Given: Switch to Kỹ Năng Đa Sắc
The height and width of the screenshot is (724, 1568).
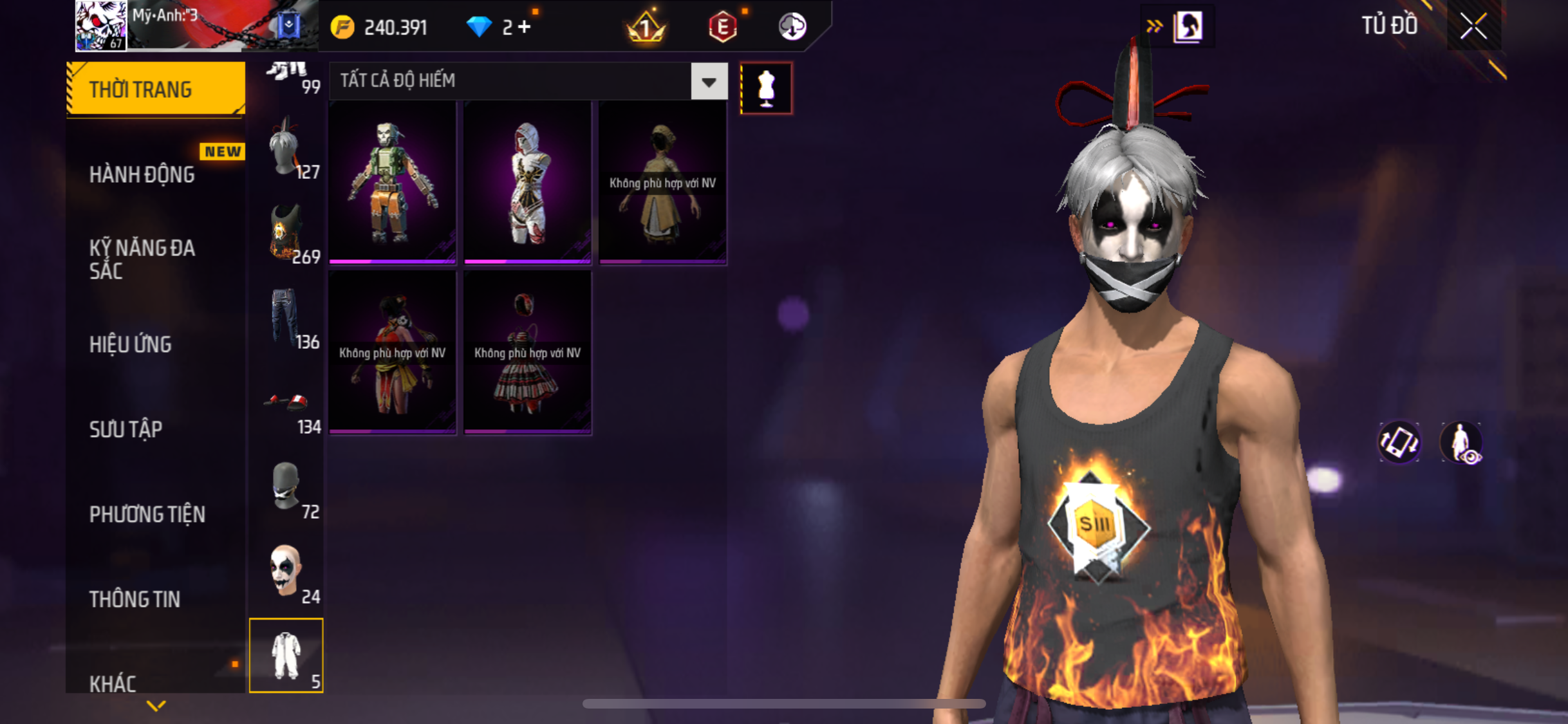Looking at the screenshot, I should coord(142,259).
